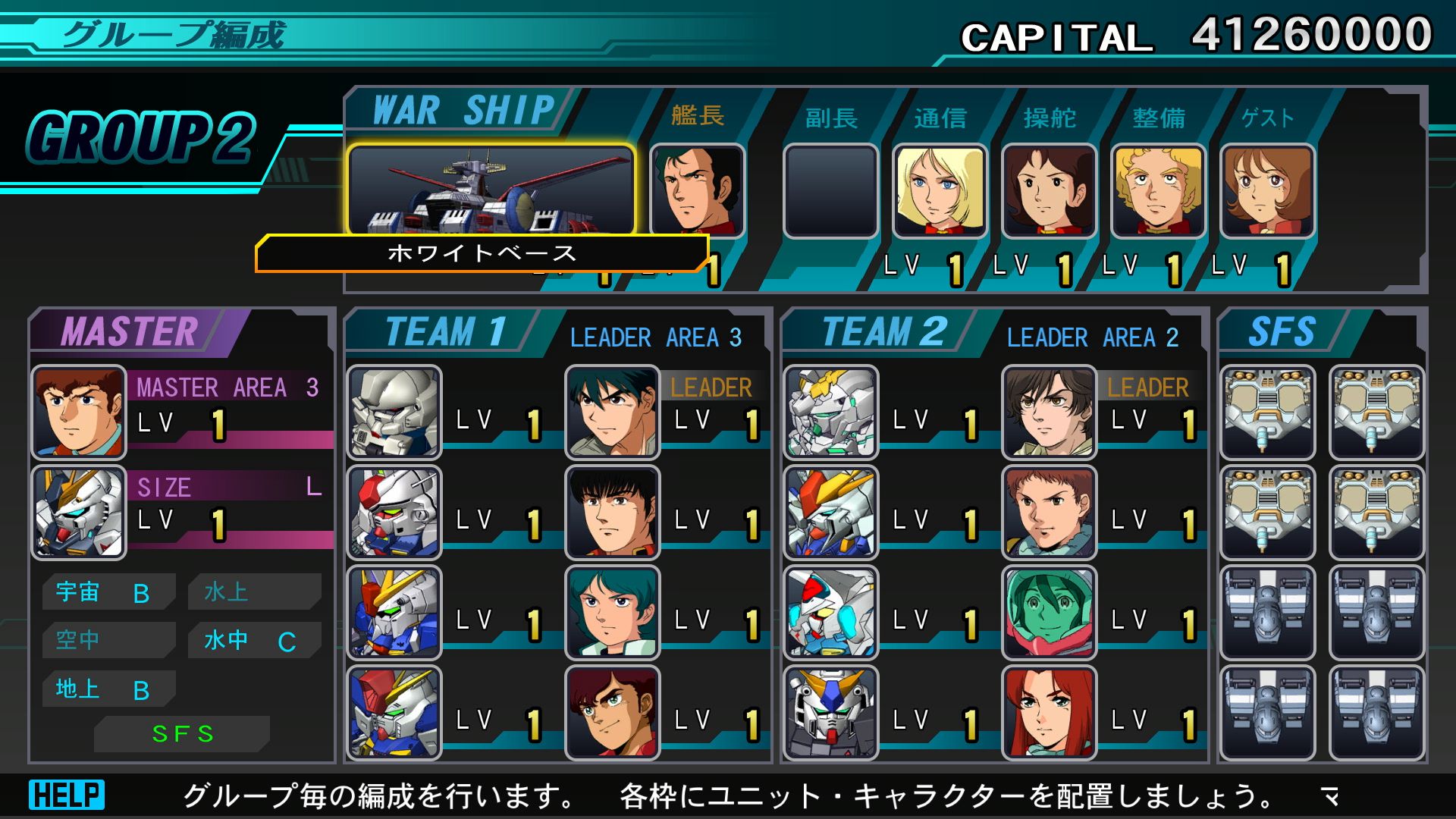This screenshot has width=1456, height=819.
Task: Select the helmsman portrait slot
Action: (1049, 191)
